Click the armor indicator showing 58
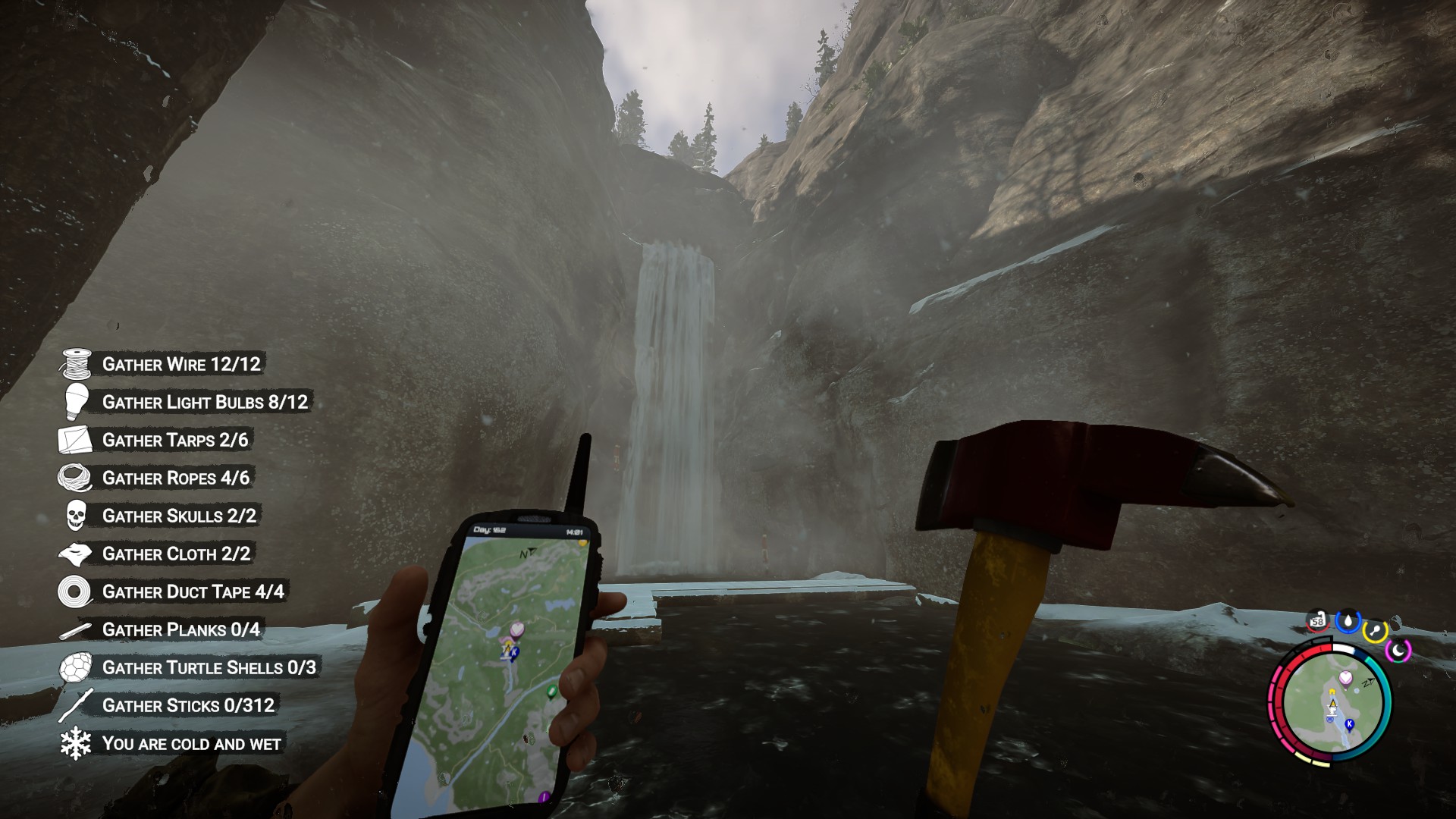The width and height of the screenshot is (1456, 819). pyautogui.click(x=1316, y=622)
